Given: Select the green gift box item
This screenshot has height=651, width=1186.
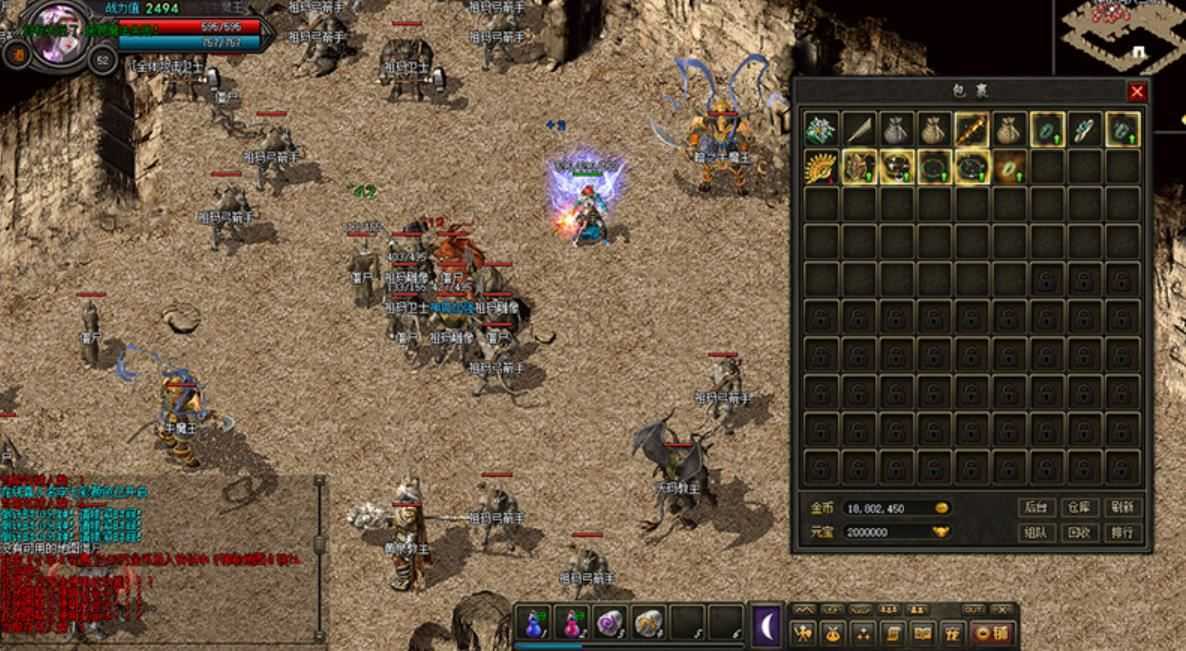Looking at the screenshot, I should [x=822, y=129].
